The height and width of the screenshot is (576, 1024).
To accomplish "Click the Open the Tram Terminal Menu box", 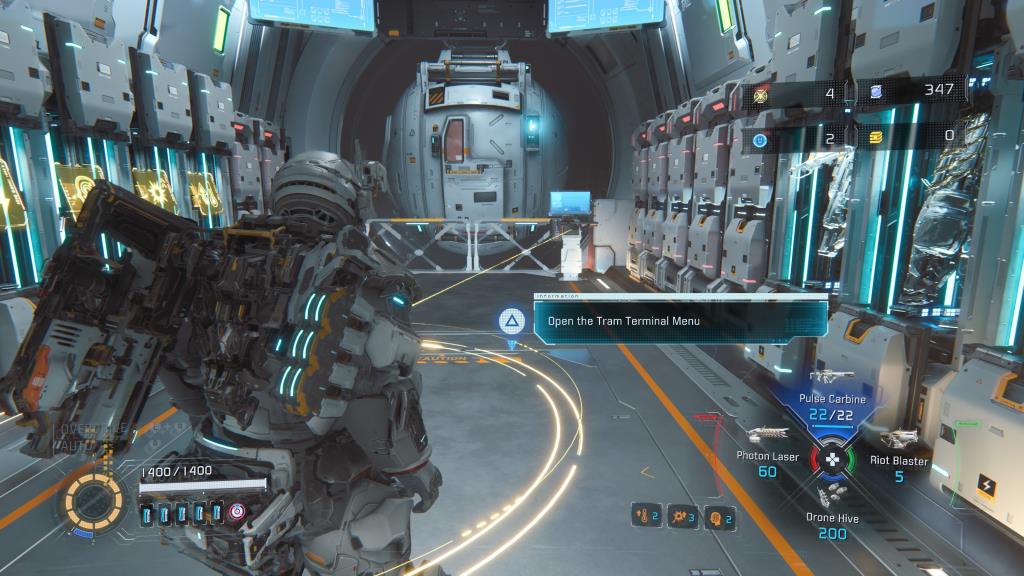I will (x=679, y=321).
